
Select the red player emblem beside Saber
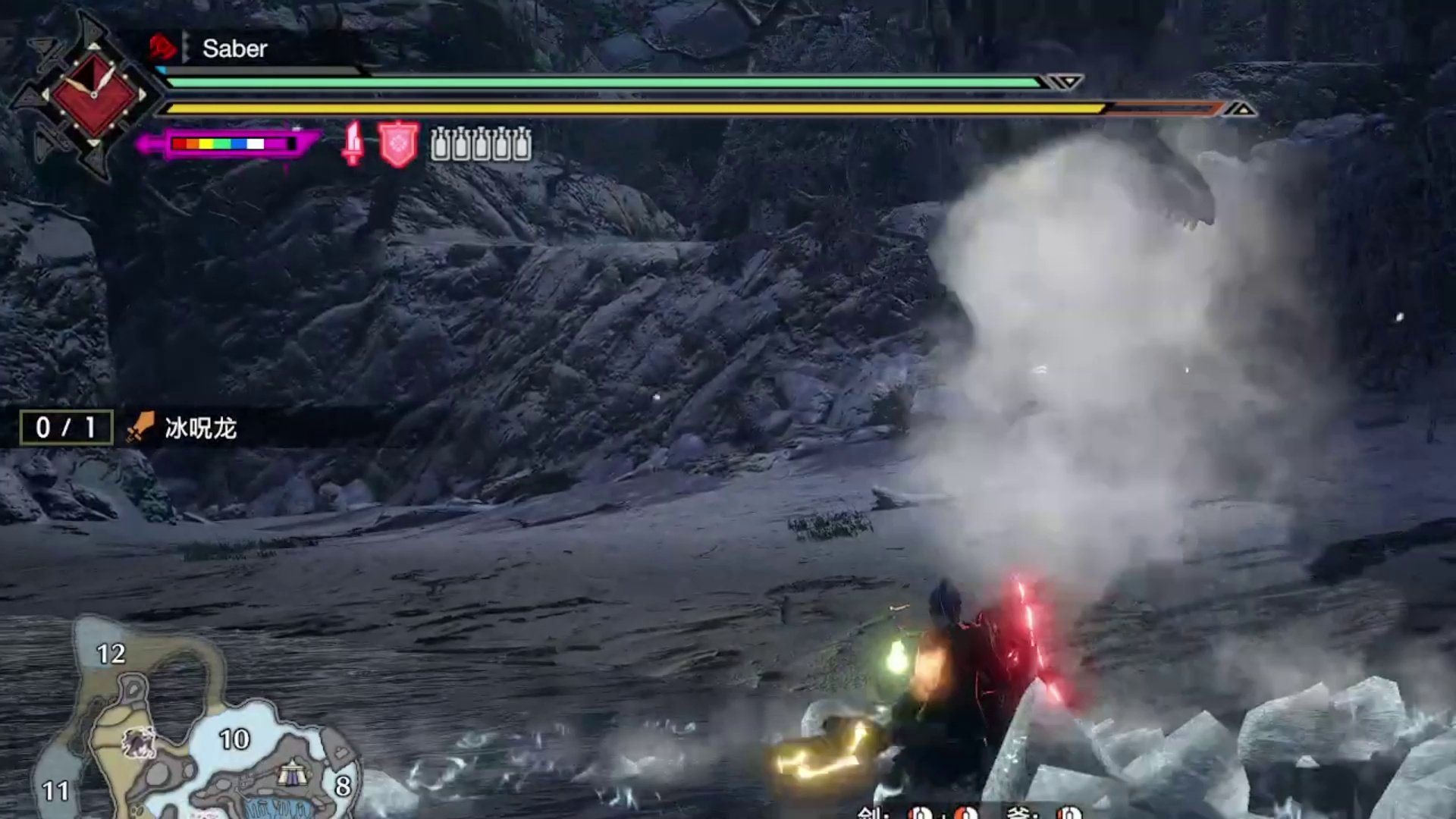(162, 49)
